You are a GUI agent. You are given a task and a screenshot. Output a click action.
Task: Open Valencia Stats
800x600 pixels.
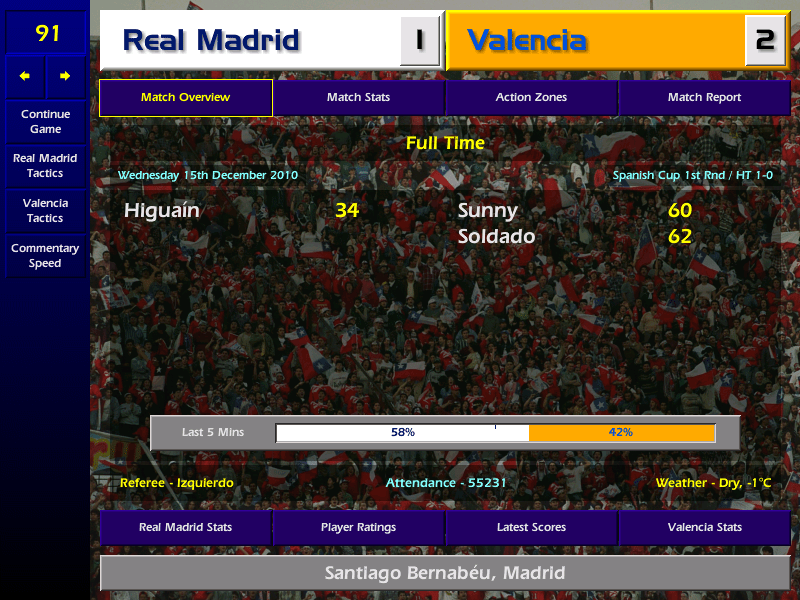coord(704,527)
